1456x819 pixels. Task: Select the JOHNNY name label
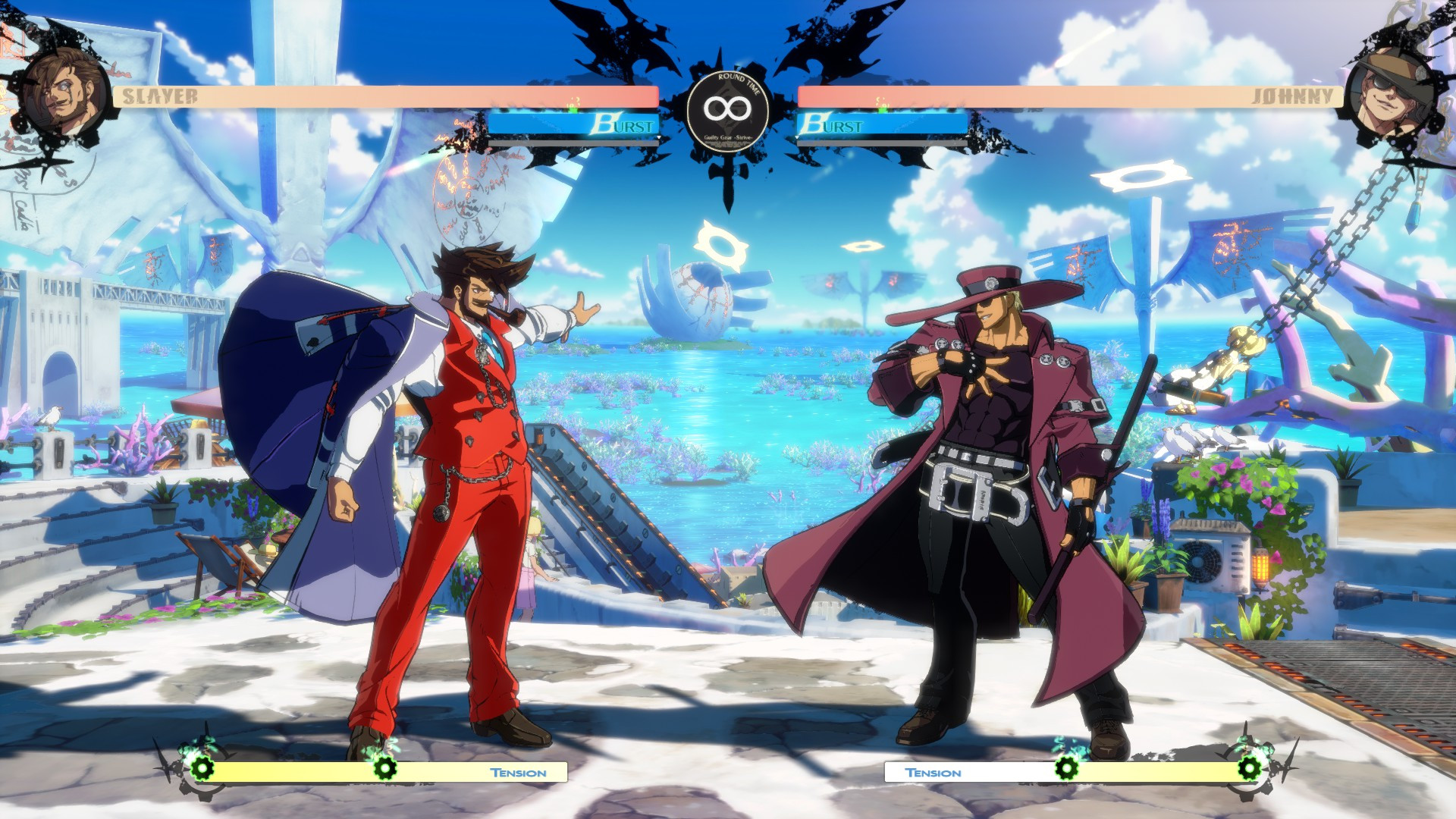point(1294,96)
